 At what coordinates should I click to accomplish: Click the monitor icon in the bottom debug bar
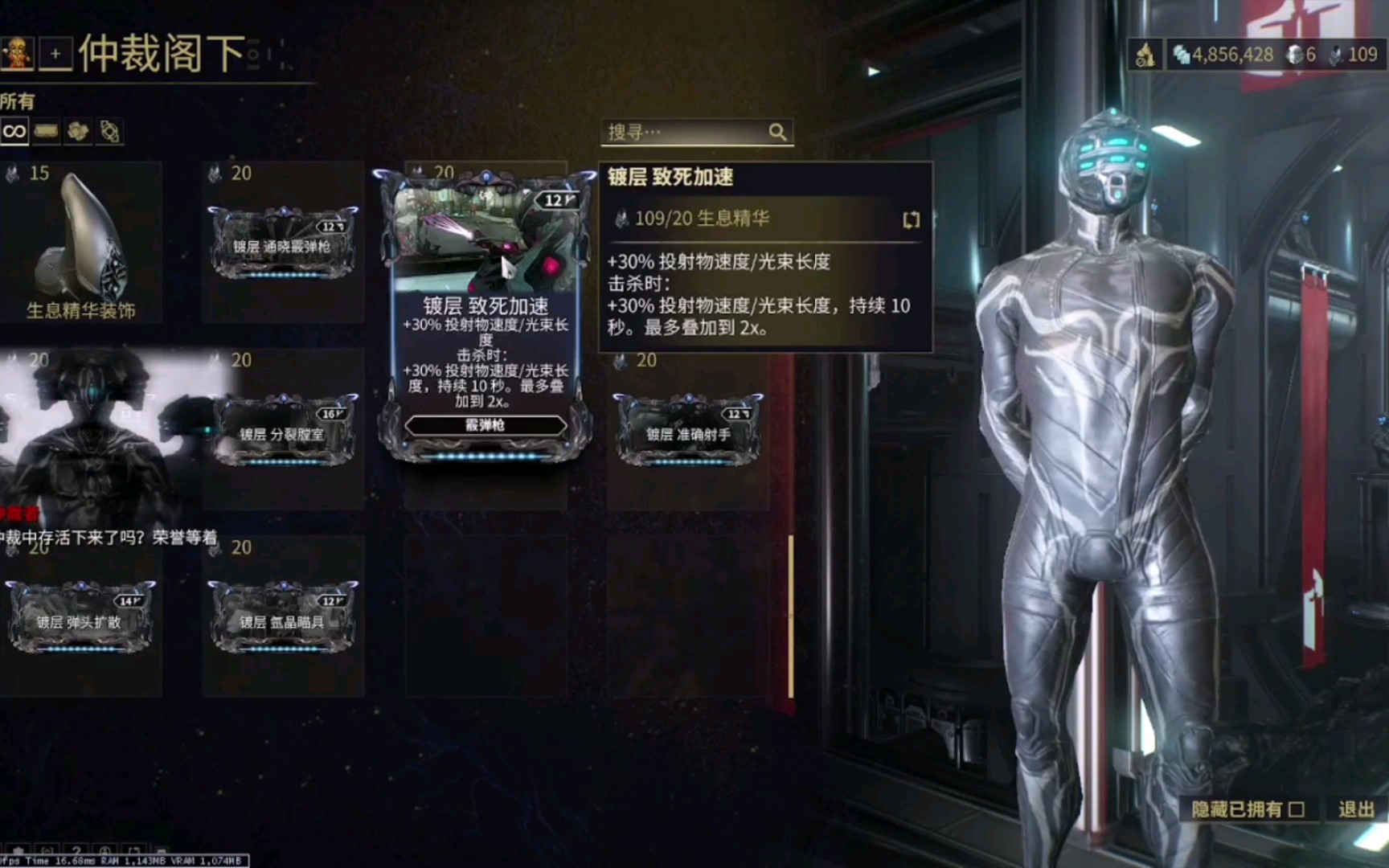[162, 850]
